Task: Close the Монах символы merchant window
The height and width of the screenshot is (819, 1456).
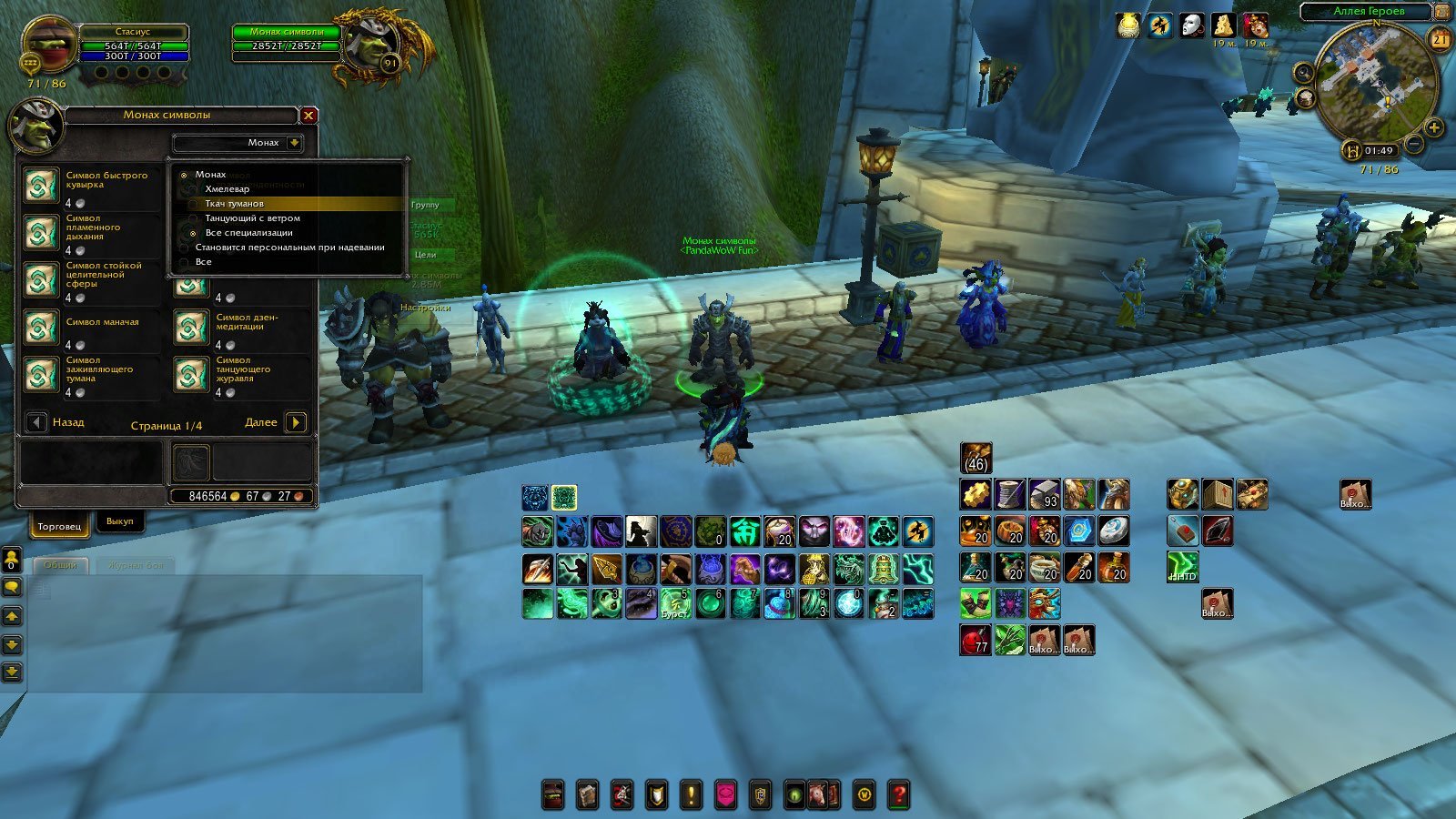Action: tap(308, 116)
